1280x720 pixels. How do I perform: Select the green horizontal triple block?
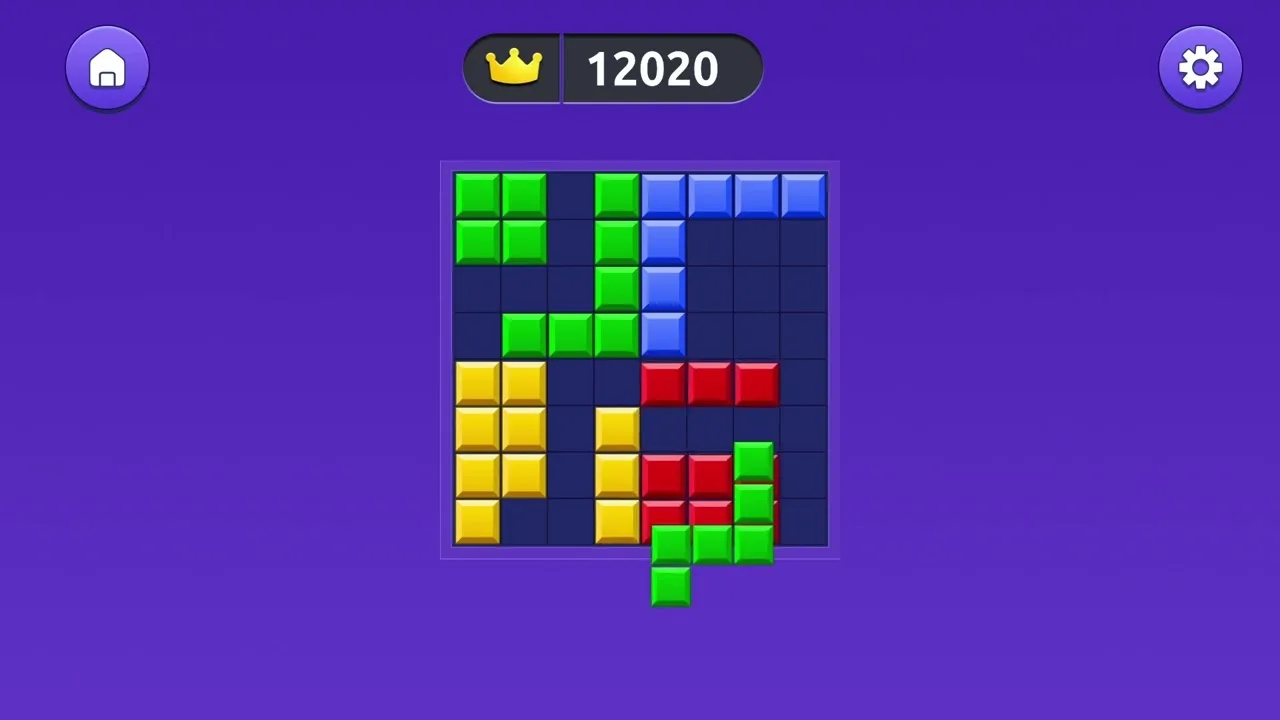tap(571, 337)
